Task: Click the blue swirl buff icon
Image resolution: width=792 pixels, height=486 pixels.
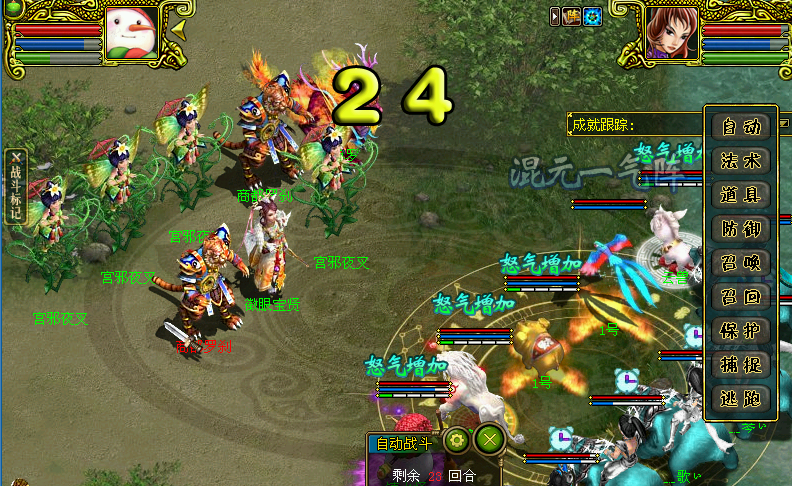Action: click(592, 16)
